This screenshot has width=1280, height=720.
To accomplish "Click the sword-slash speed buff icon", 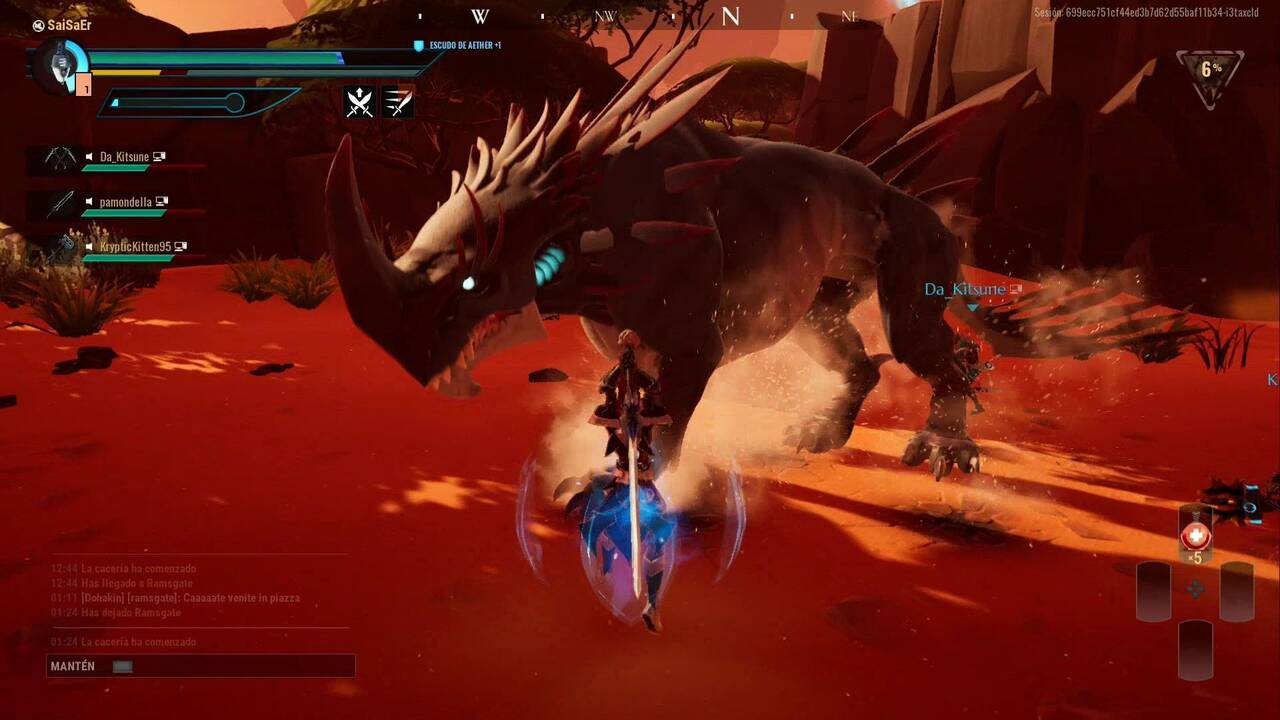I will [397, 101].
